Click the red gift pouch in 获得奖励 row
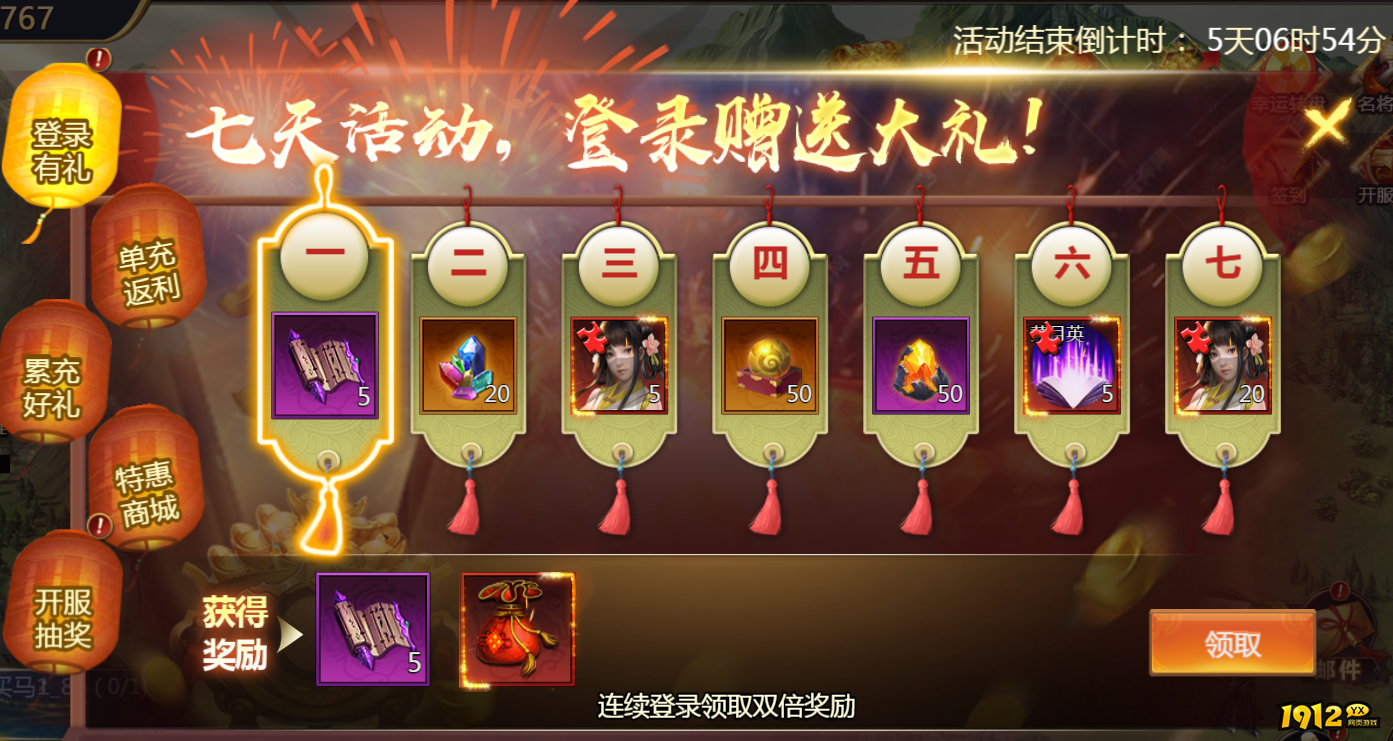This screenshot has width=1393, height=741. (x=516, y=629)
